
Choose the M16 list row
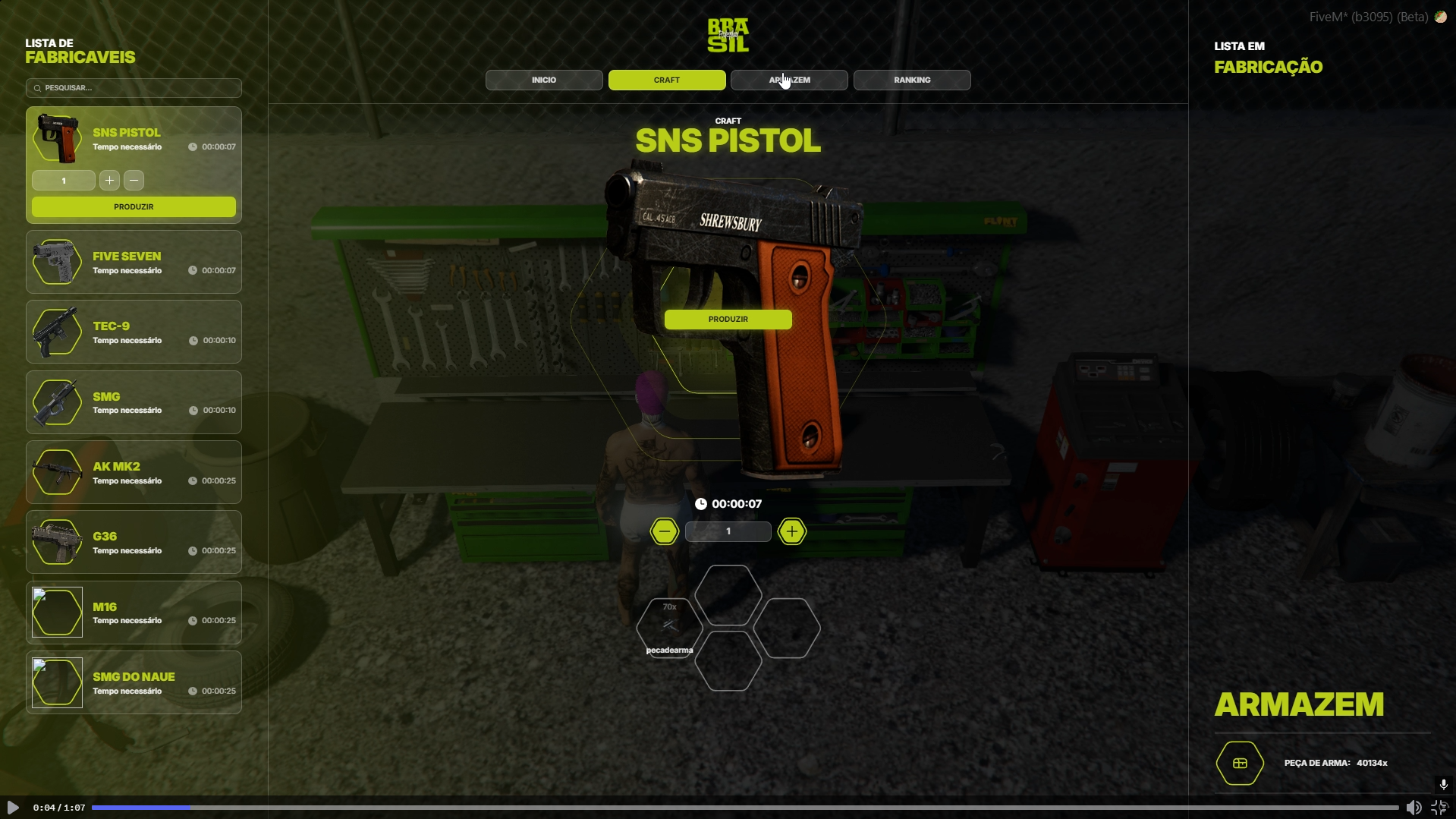click(x=134, y=613)
